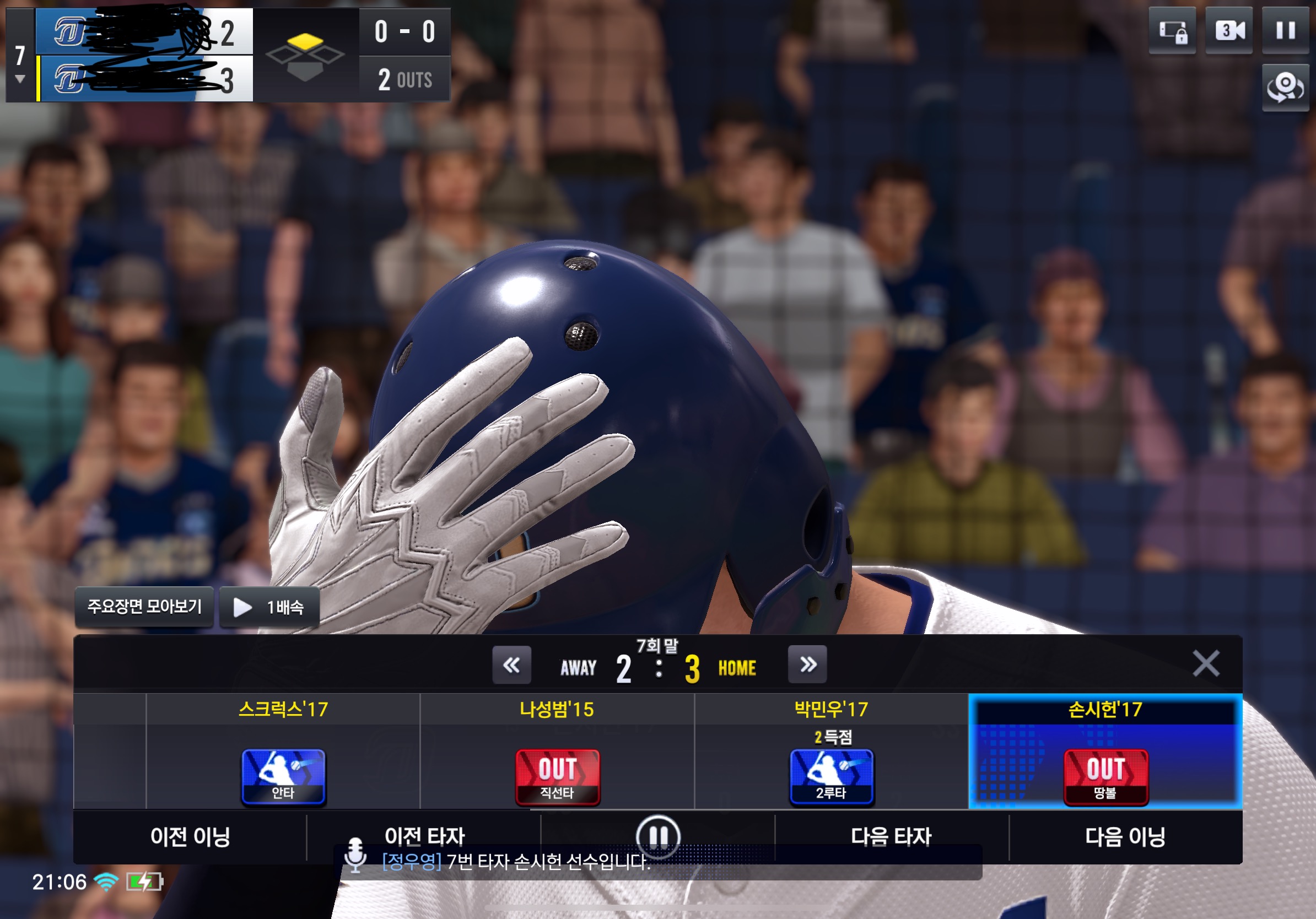Pause the game from the top-right corner

1285,30
